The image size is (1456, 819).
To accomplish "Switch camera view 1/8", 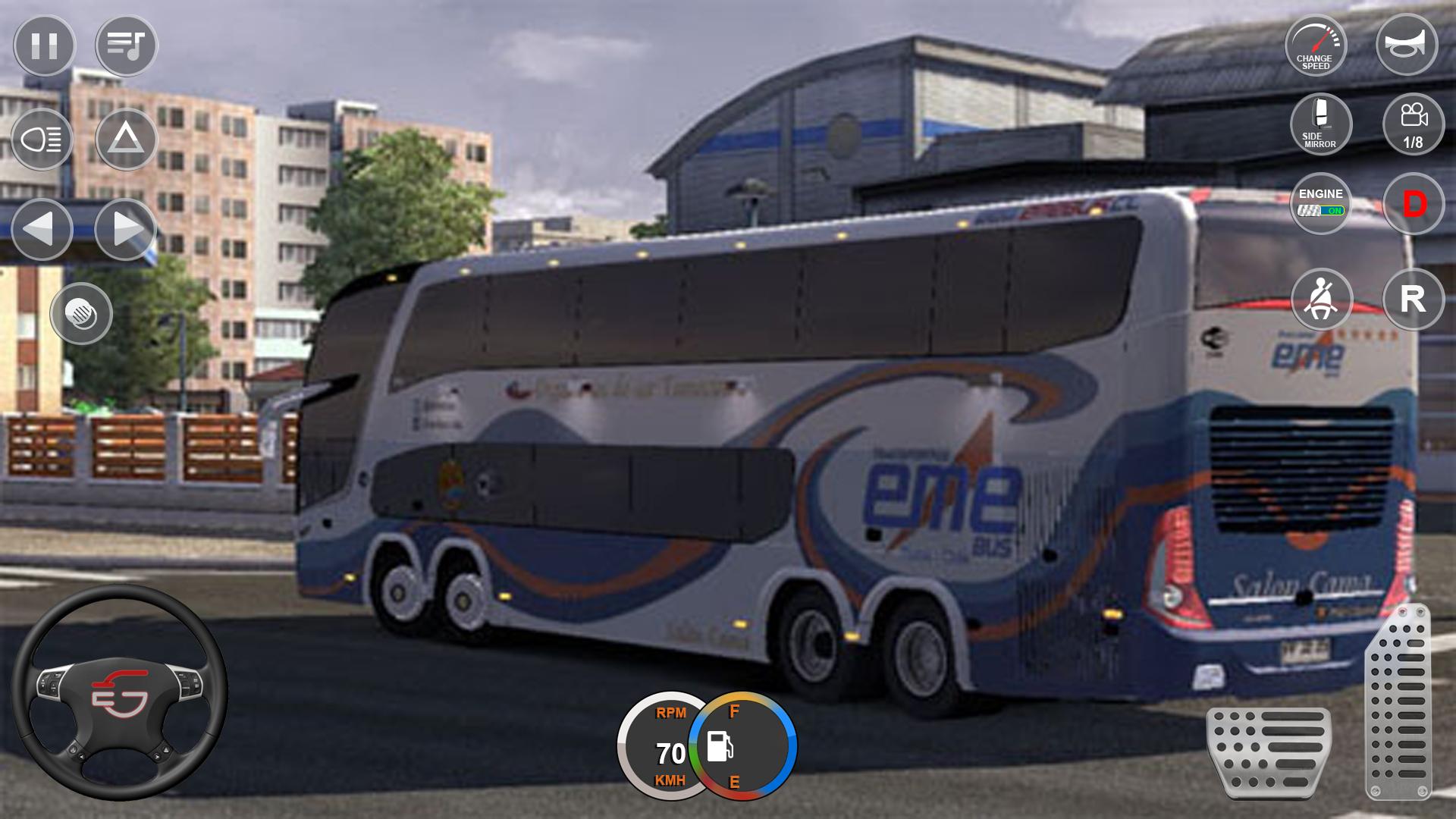I will (x=1413, y=124).
